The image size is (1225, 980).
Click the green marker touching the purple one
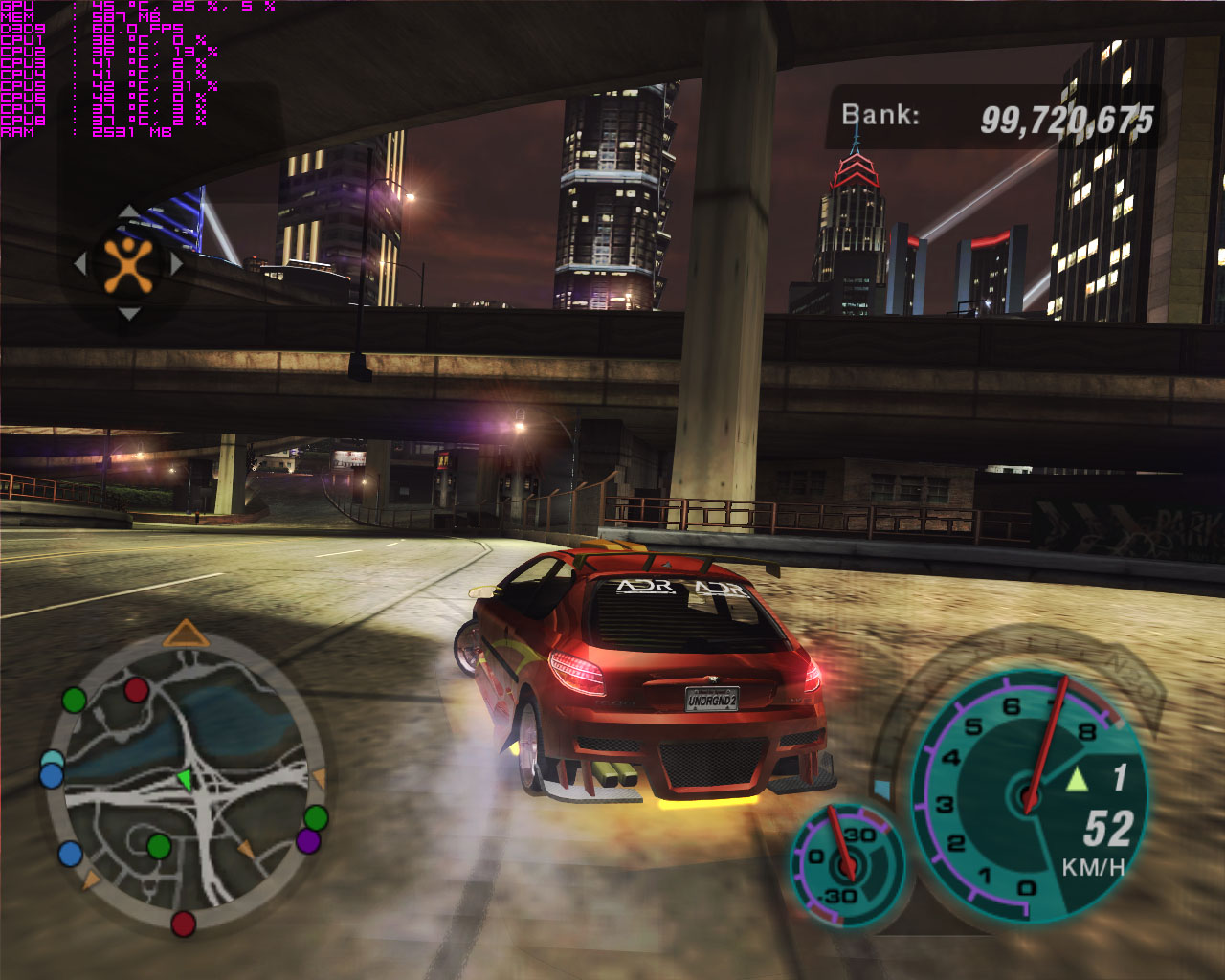[316, 818]
